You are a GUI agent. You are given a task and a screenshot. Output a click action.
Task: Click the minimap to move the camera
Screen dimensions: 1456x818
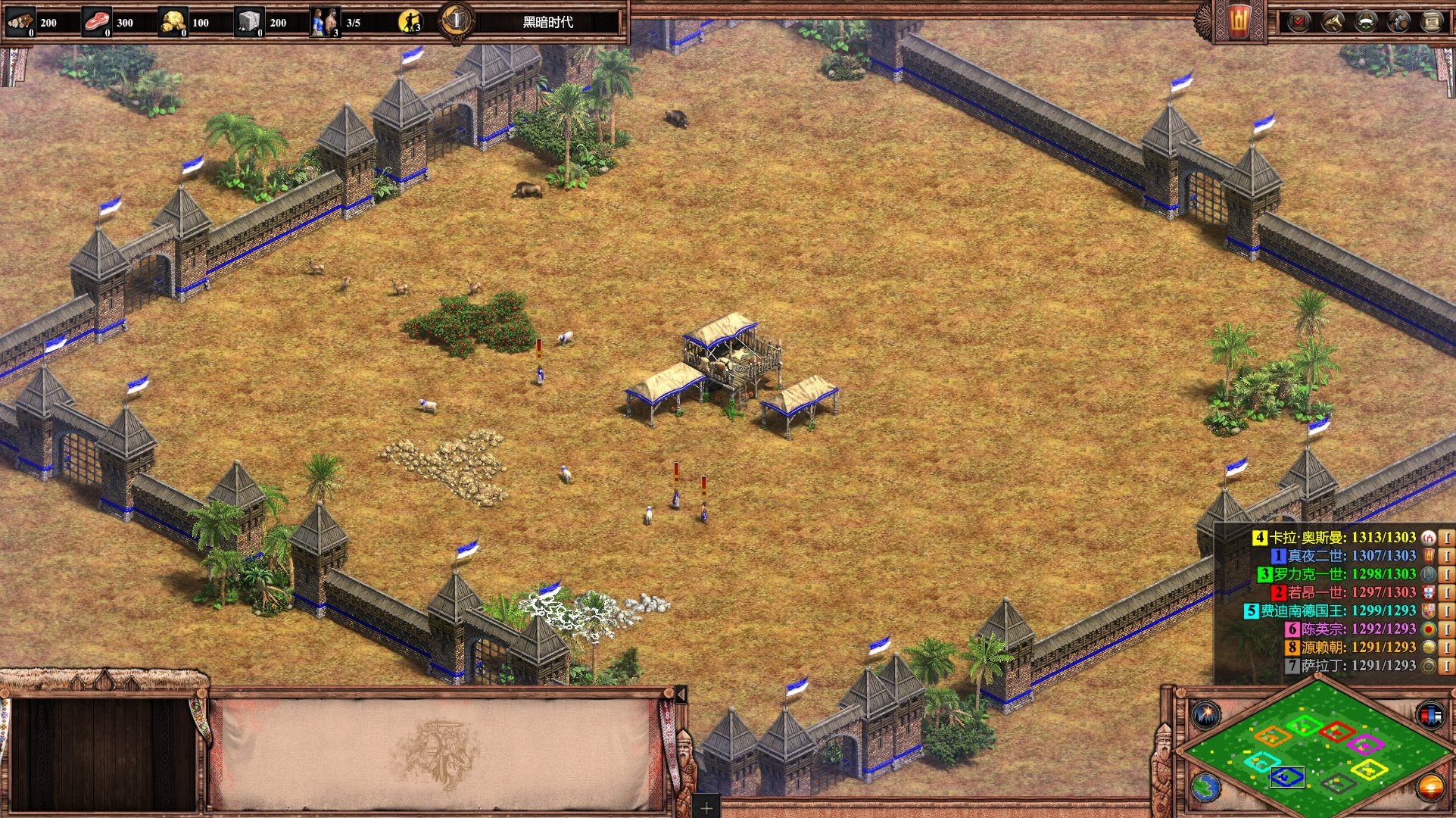1316,748
